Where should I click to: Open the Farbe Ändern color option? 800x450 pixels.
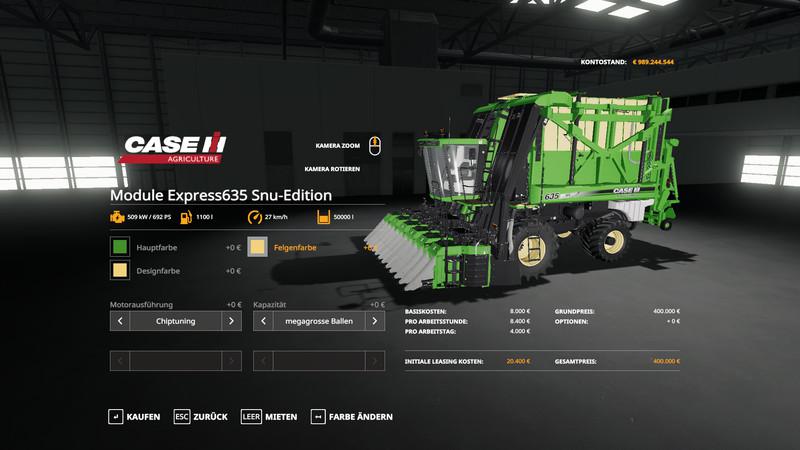pyautogui.click(x=352, y=416)
